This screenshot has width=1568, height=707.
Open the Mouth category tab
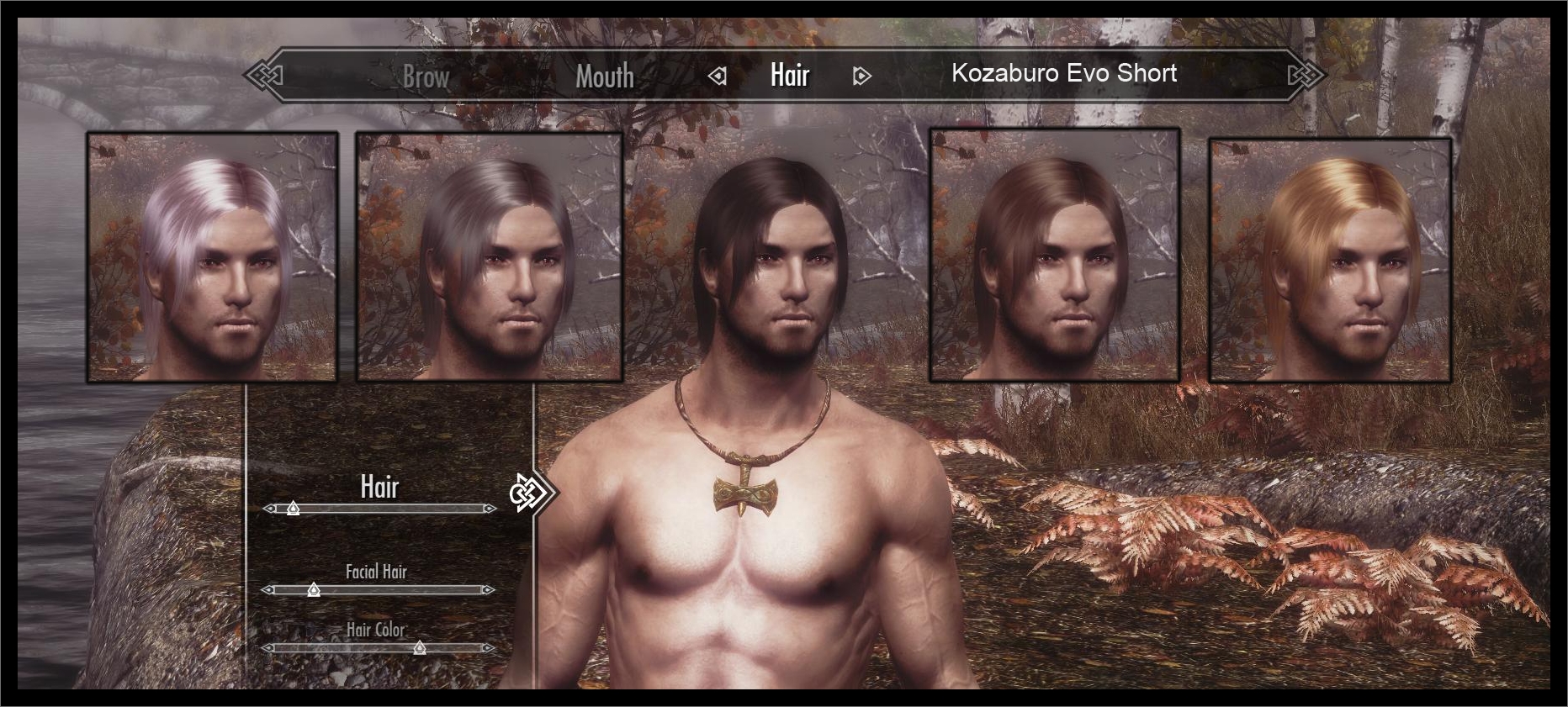pyautogui.click(x=604, y=77)
